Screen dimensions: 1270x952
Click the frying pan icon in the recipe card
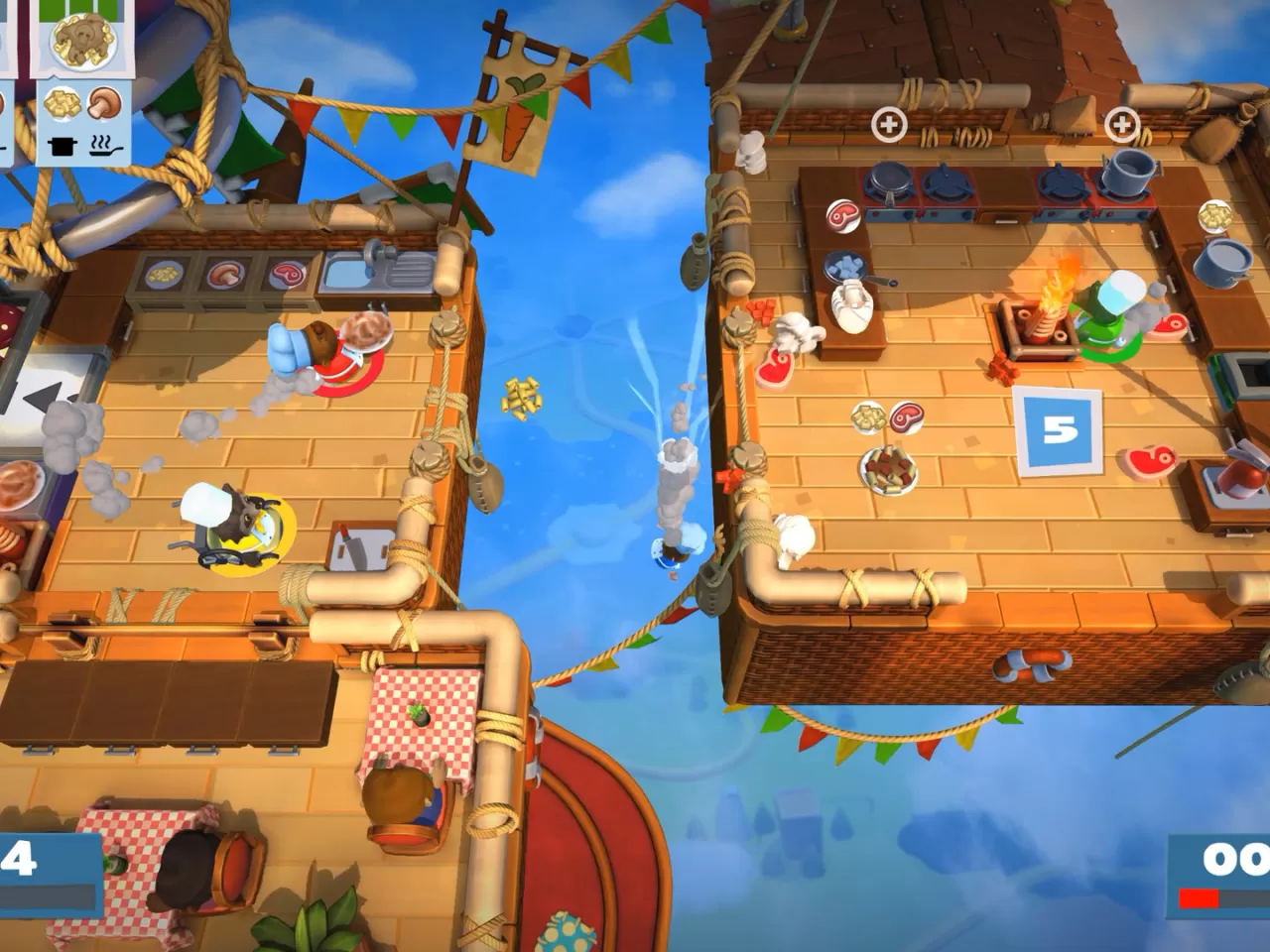106,148
